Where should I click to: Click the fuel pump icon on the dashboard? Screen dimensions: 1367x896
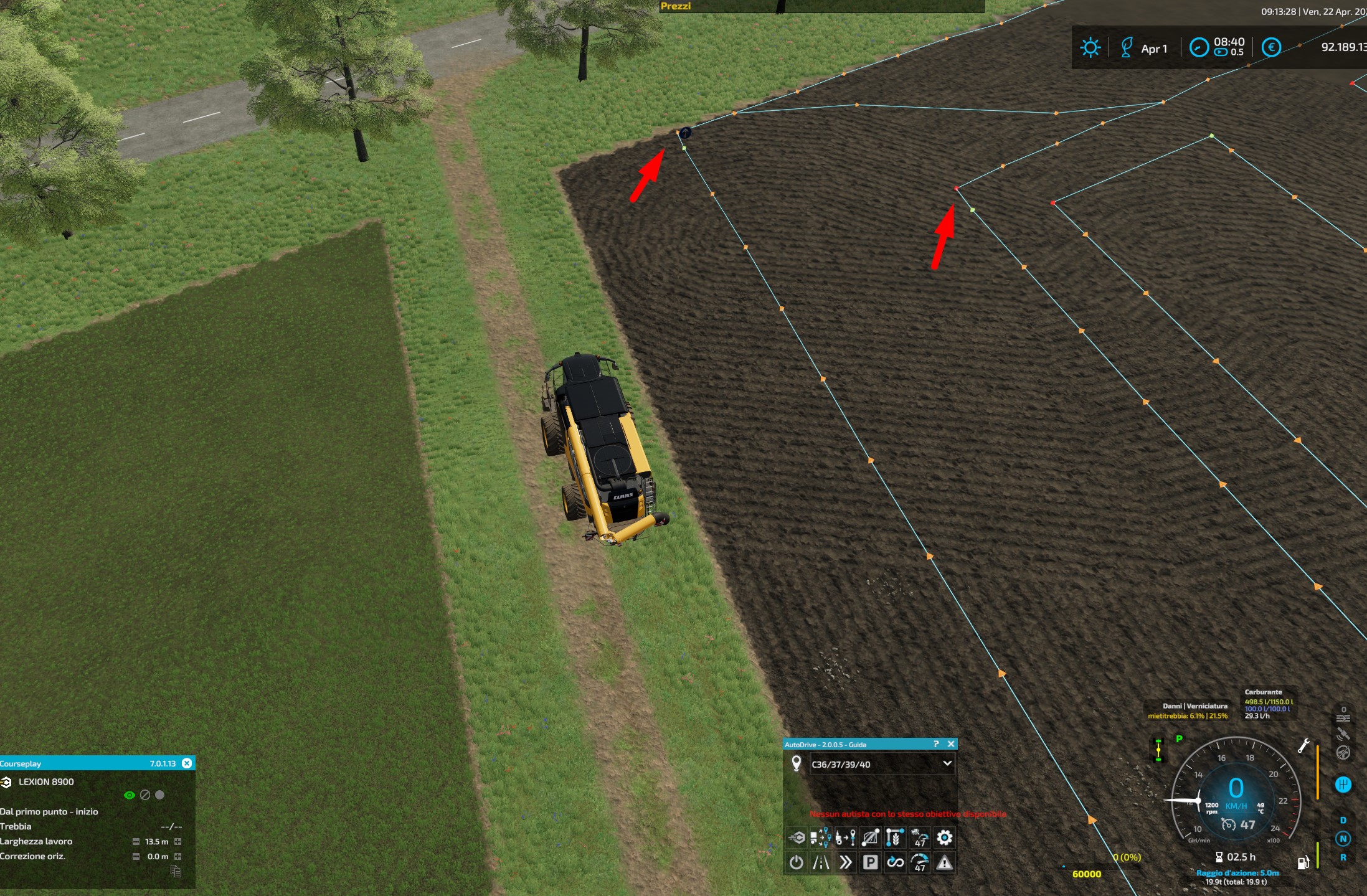coord(1303,862)
